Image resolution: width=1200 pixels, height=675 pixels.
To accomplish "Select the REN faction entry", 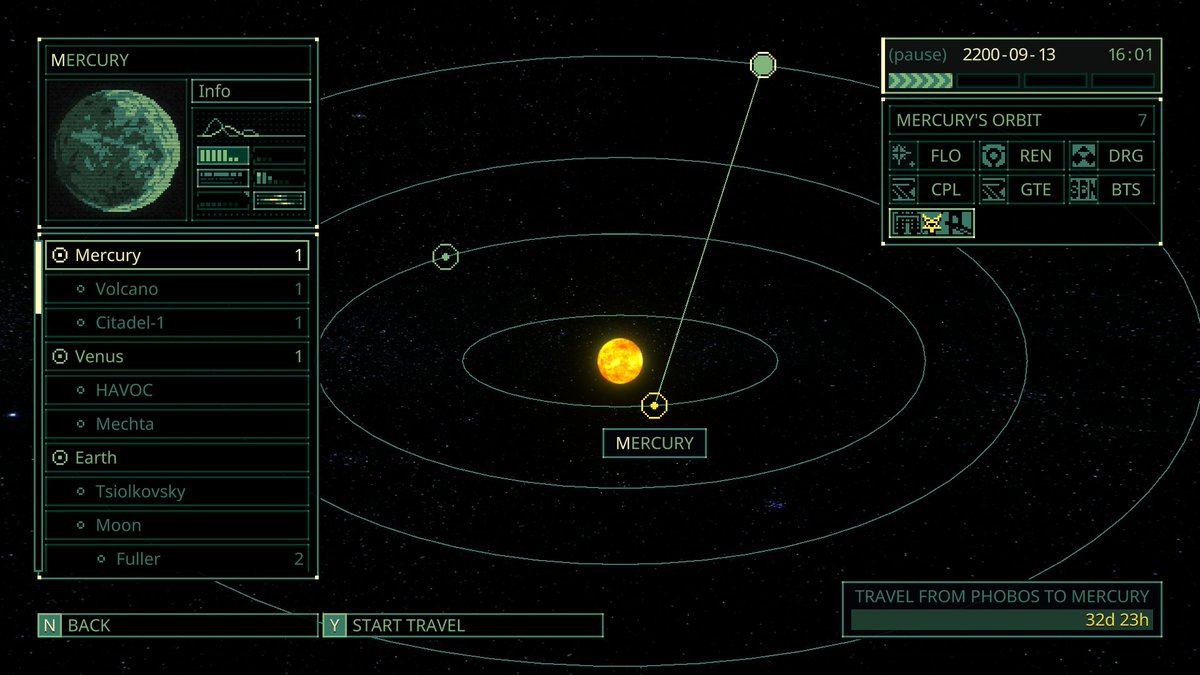I will pyautogui.click(x=1021, y=156).
